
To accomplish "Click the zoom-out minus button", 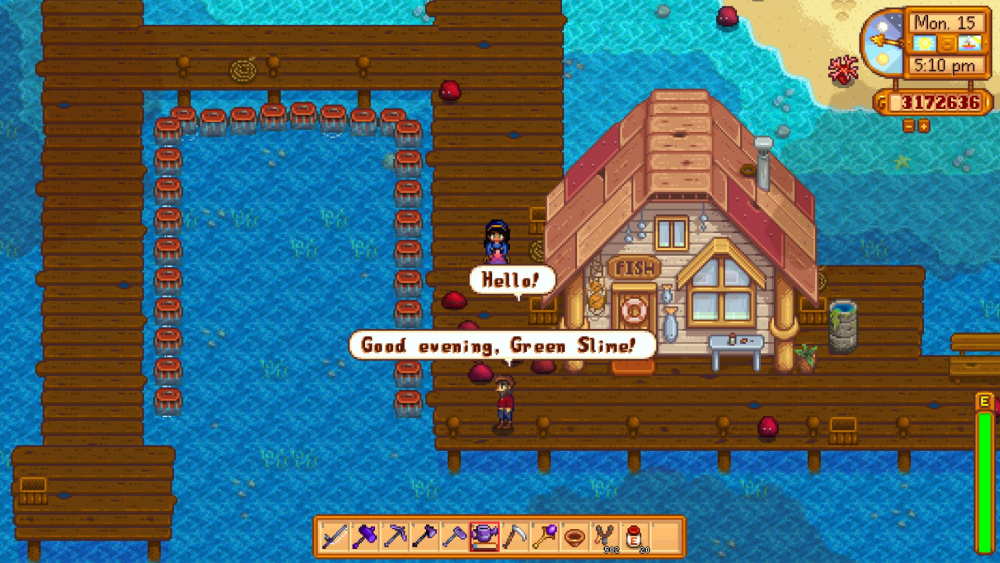I will (908, 127).
